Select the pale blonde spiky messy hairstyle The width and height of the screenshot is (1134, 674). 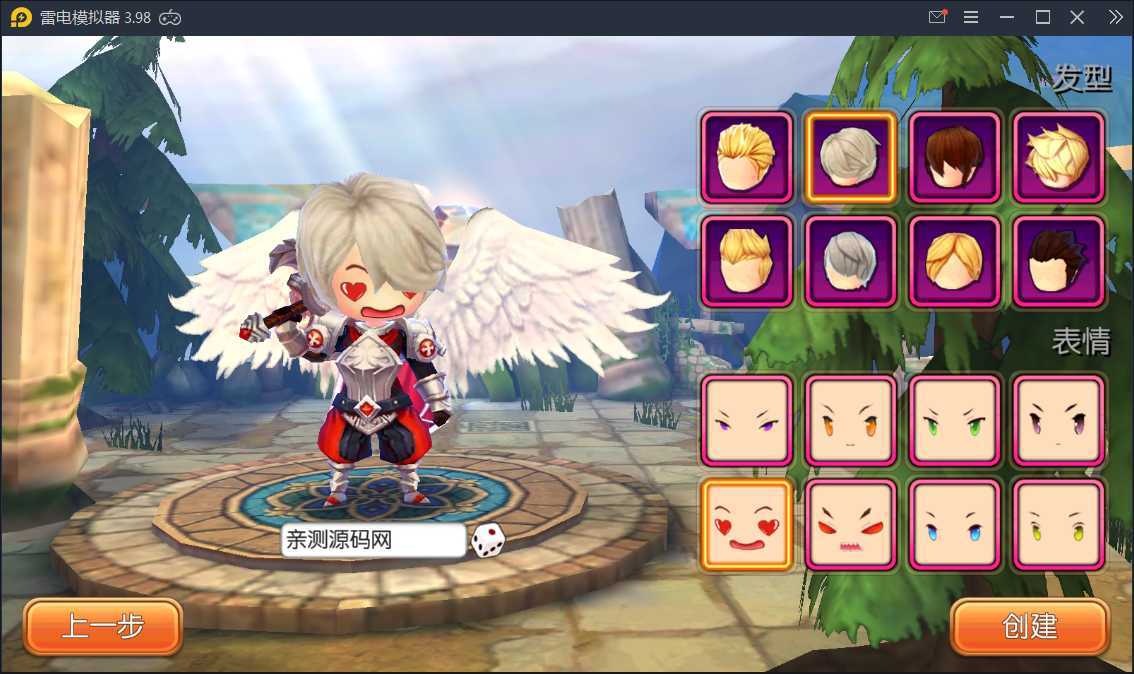(1058, 157)
